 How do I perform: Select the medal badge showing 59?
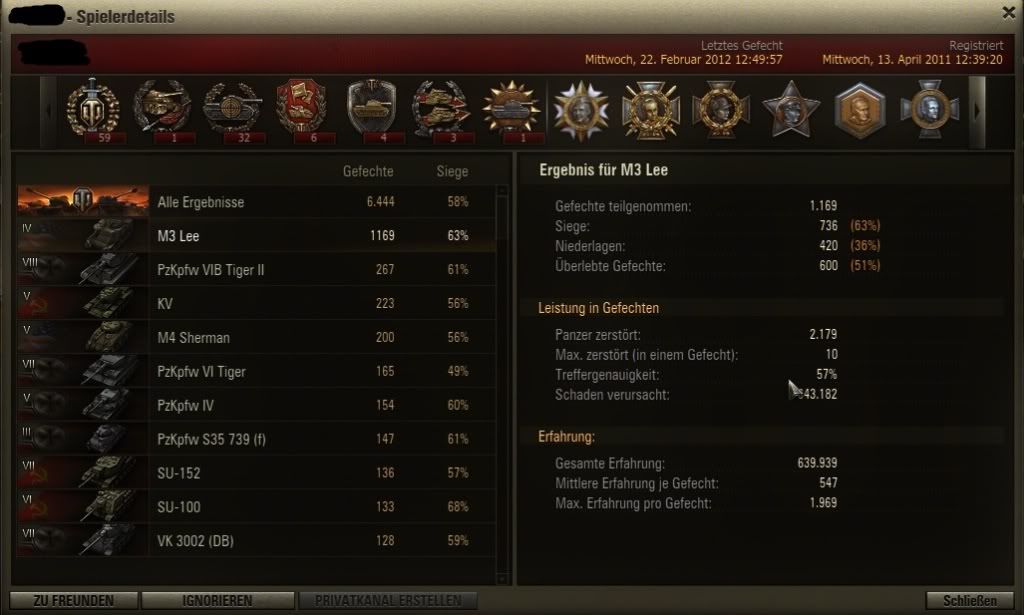click(92, 108)
